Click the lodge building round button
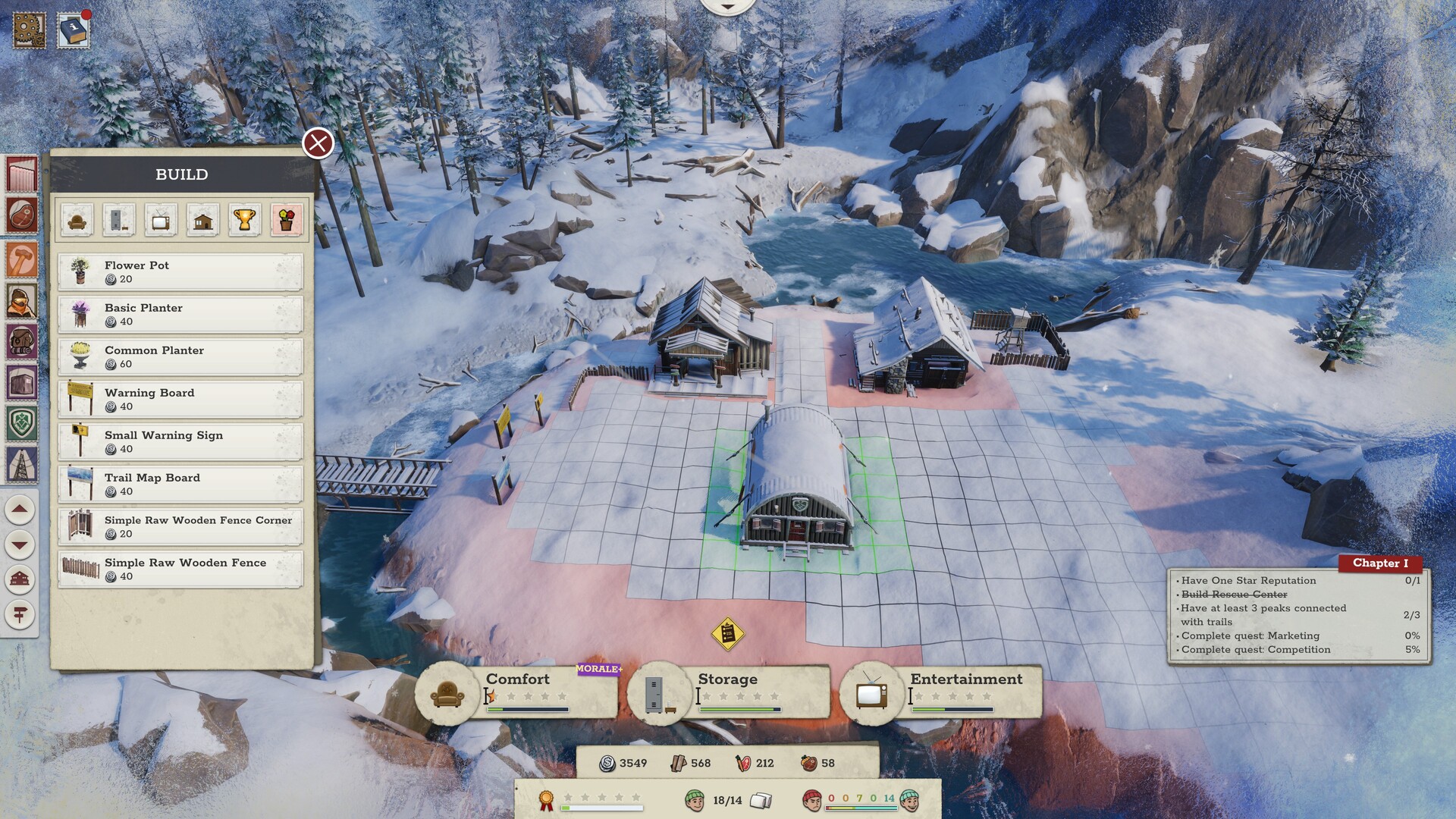Image resolution: width=1456 pixels, height=819 pixels. [20, 579]
